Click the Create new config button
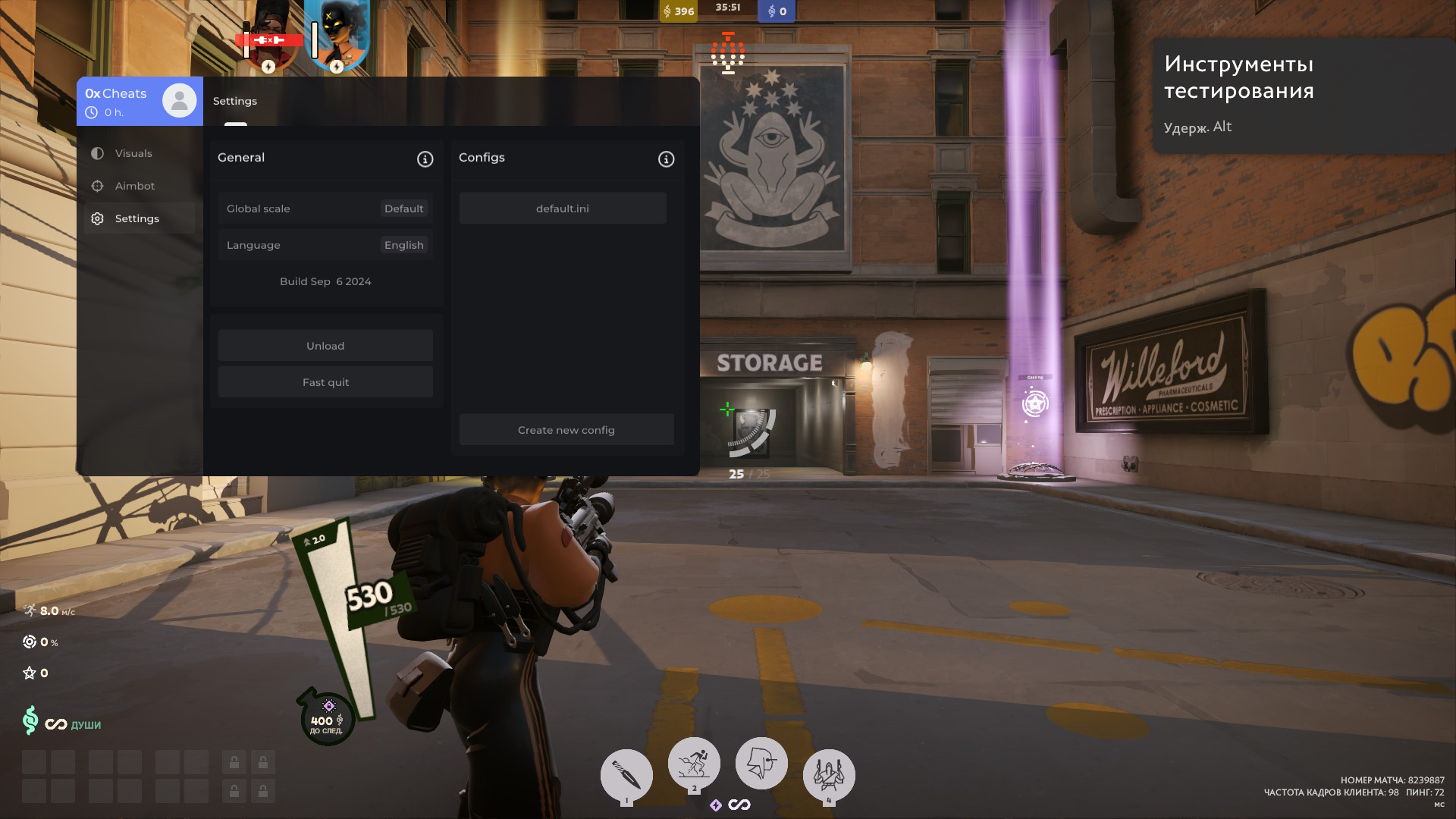The height and width of the screenshot is (819, 1456). (566, 429)
